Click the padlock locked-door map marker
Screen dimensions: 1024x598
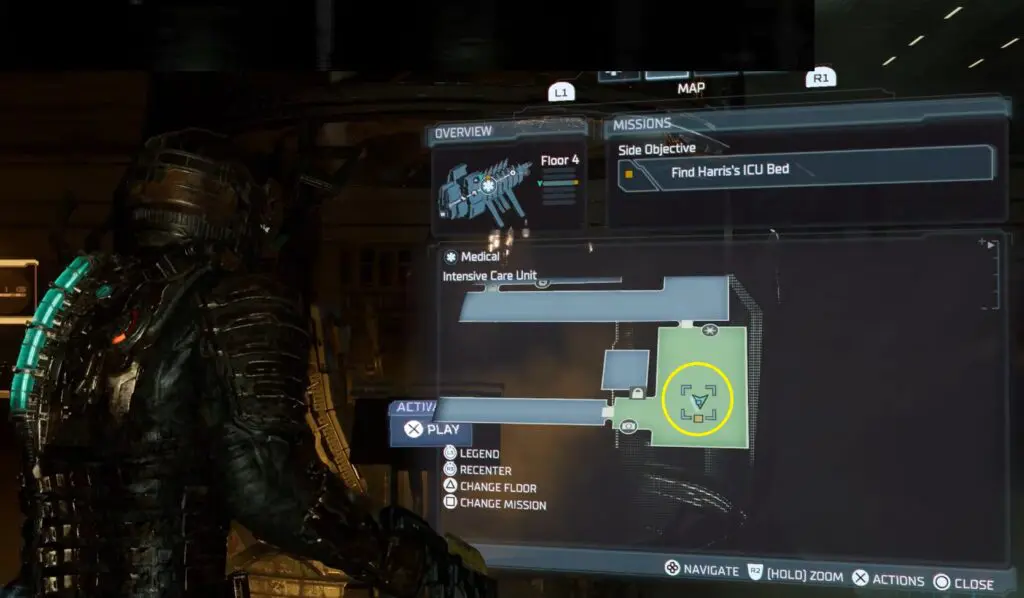[x=637, y=393]
